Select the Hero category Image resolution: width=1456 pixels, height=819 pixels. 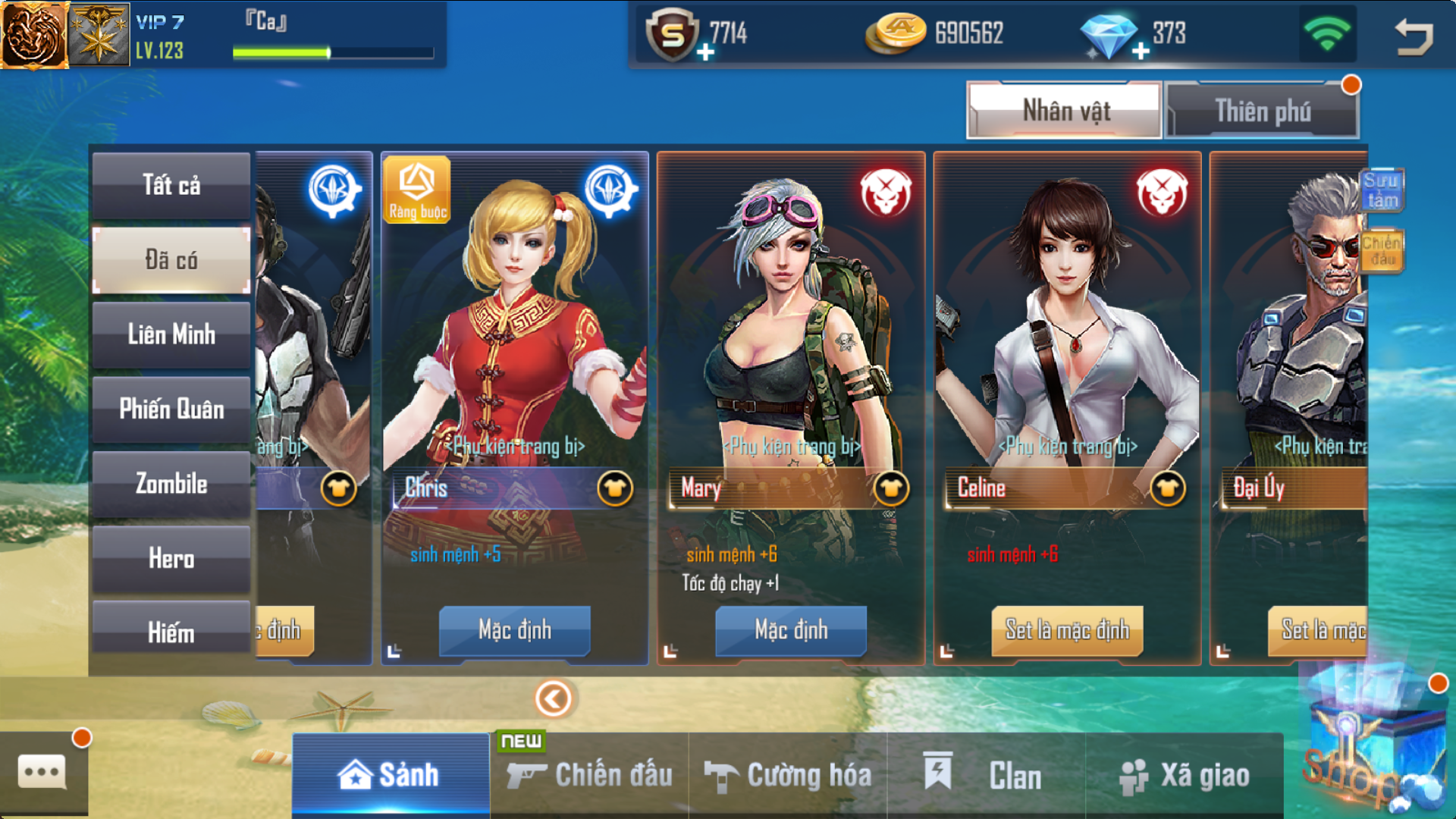click(x=171, y=559)
